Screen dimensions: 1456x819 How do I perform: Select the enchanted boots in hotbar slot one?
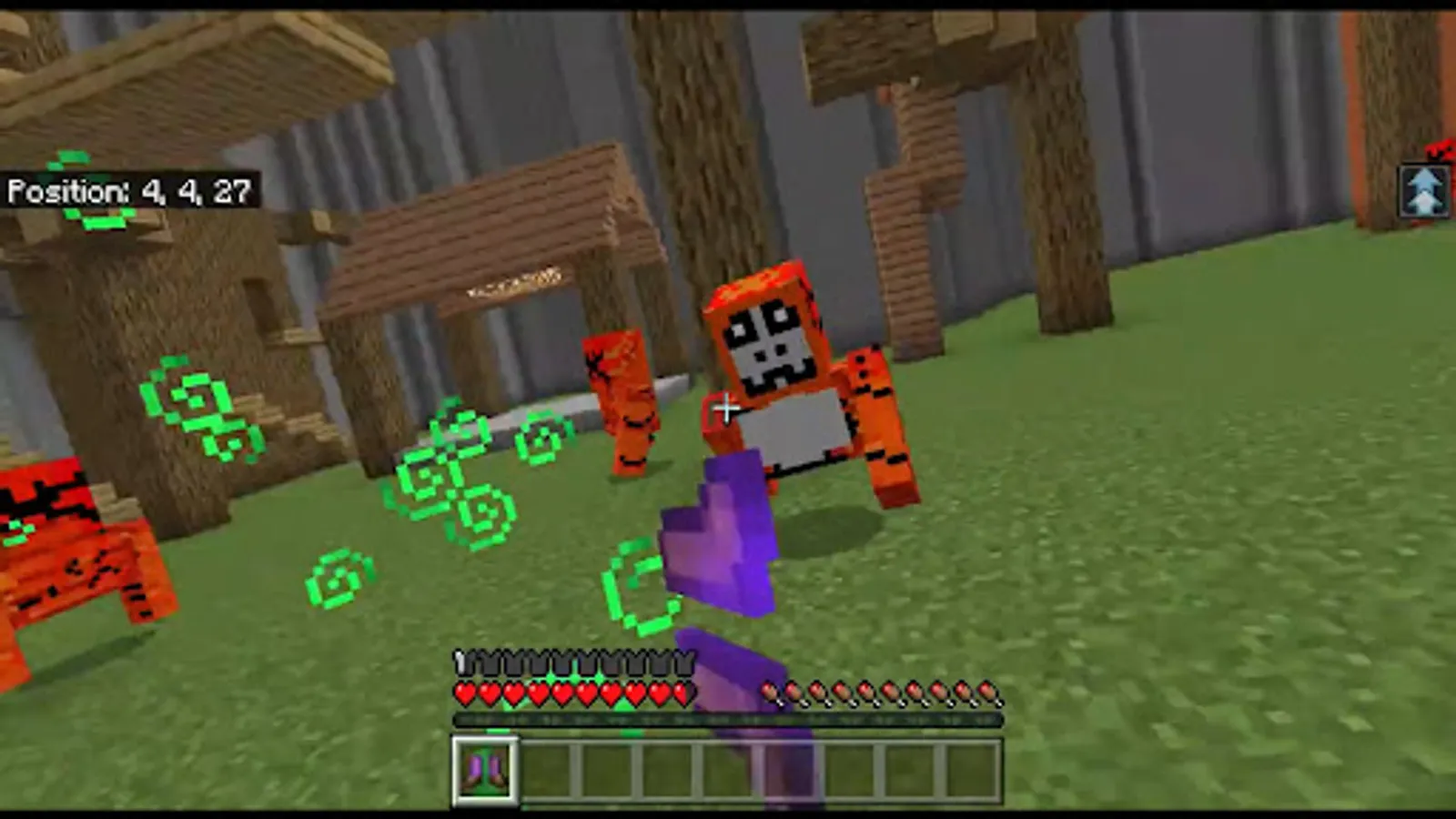click(487, 769)
